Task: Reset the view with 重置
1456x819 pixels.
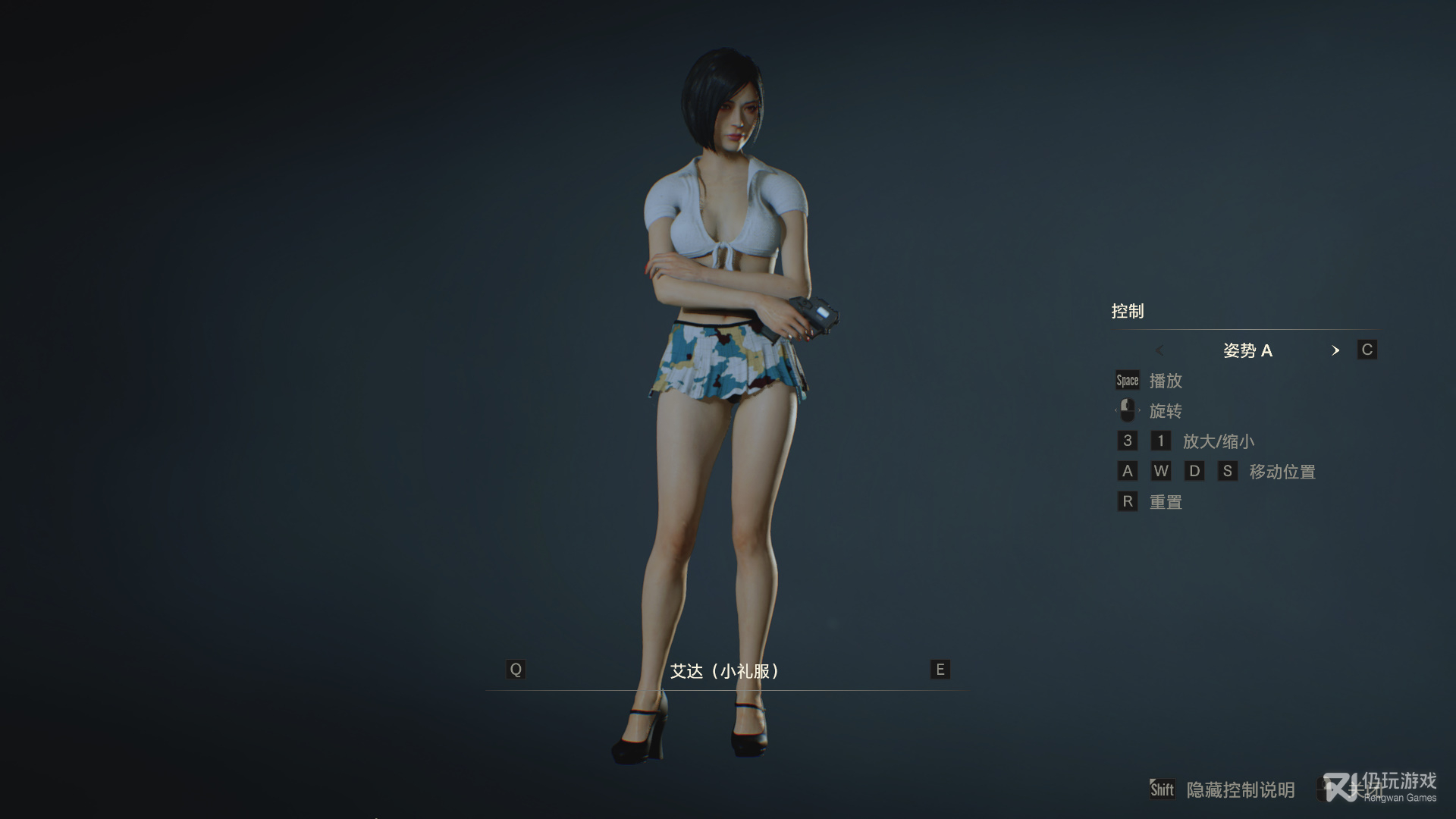Action: tap(1166, 502)
